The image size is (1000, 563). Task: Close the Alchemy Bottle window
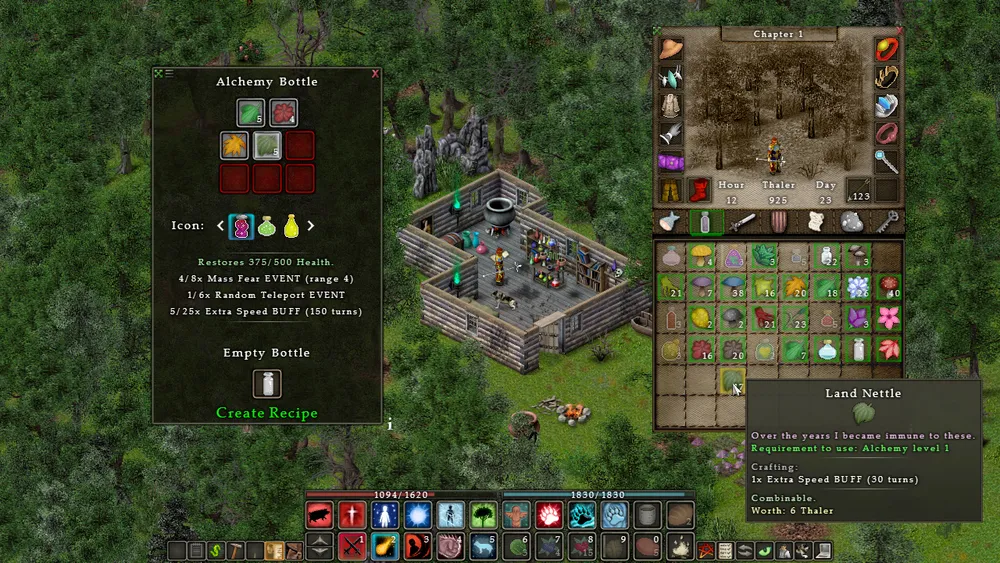[x=375, y=73]
